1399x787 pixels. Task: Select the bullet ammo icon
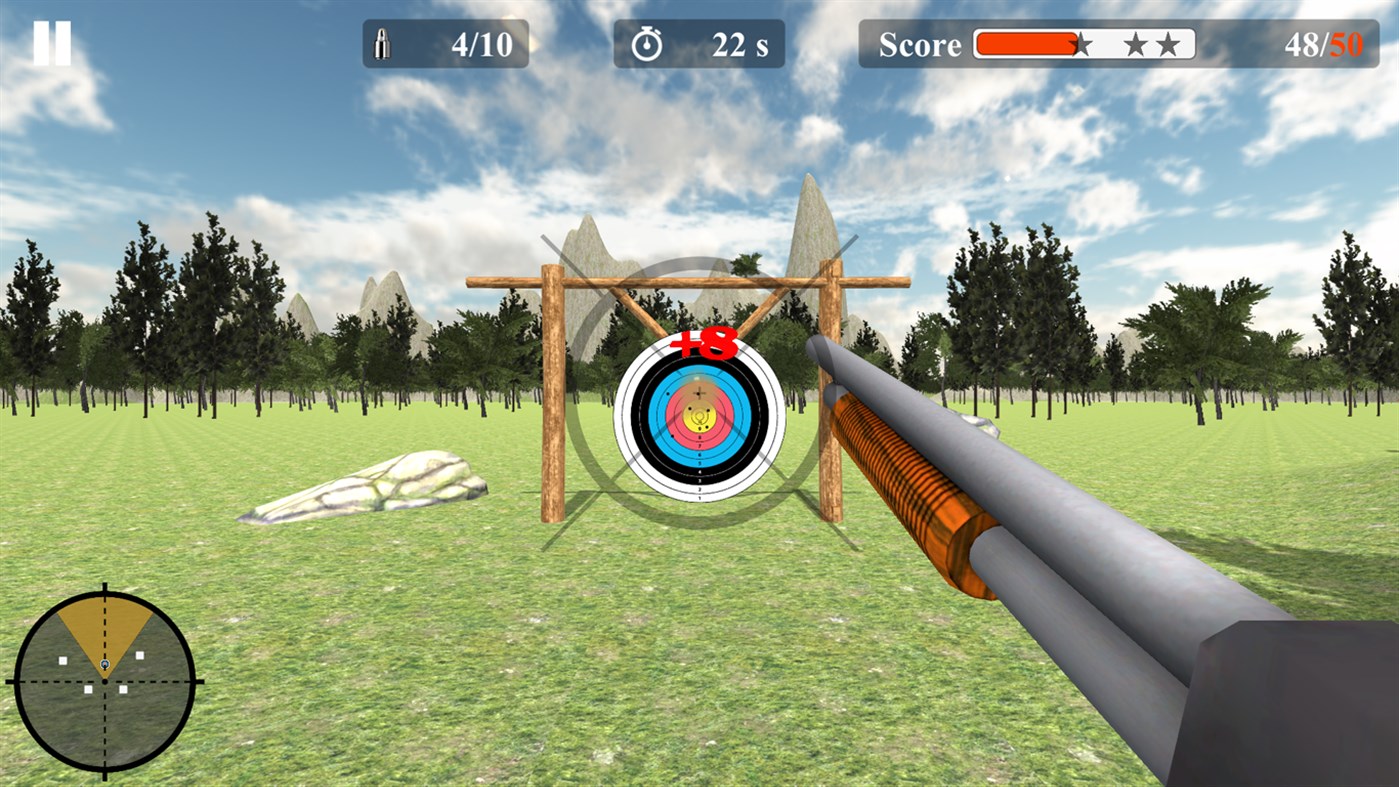tap(383, 42)
